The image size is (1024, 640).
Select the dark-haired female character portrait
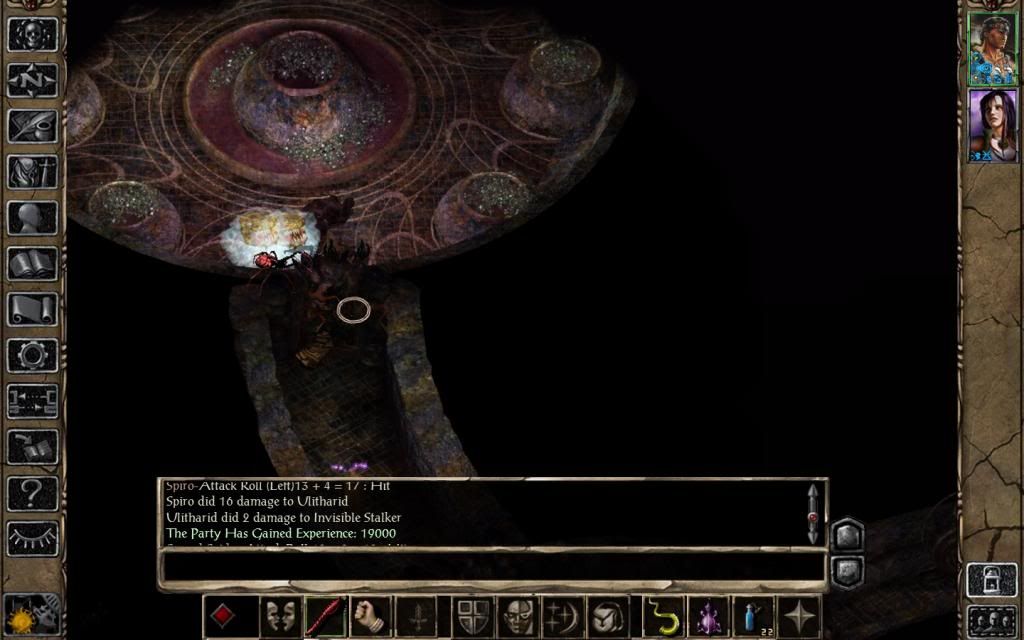[x=992, y=125]
